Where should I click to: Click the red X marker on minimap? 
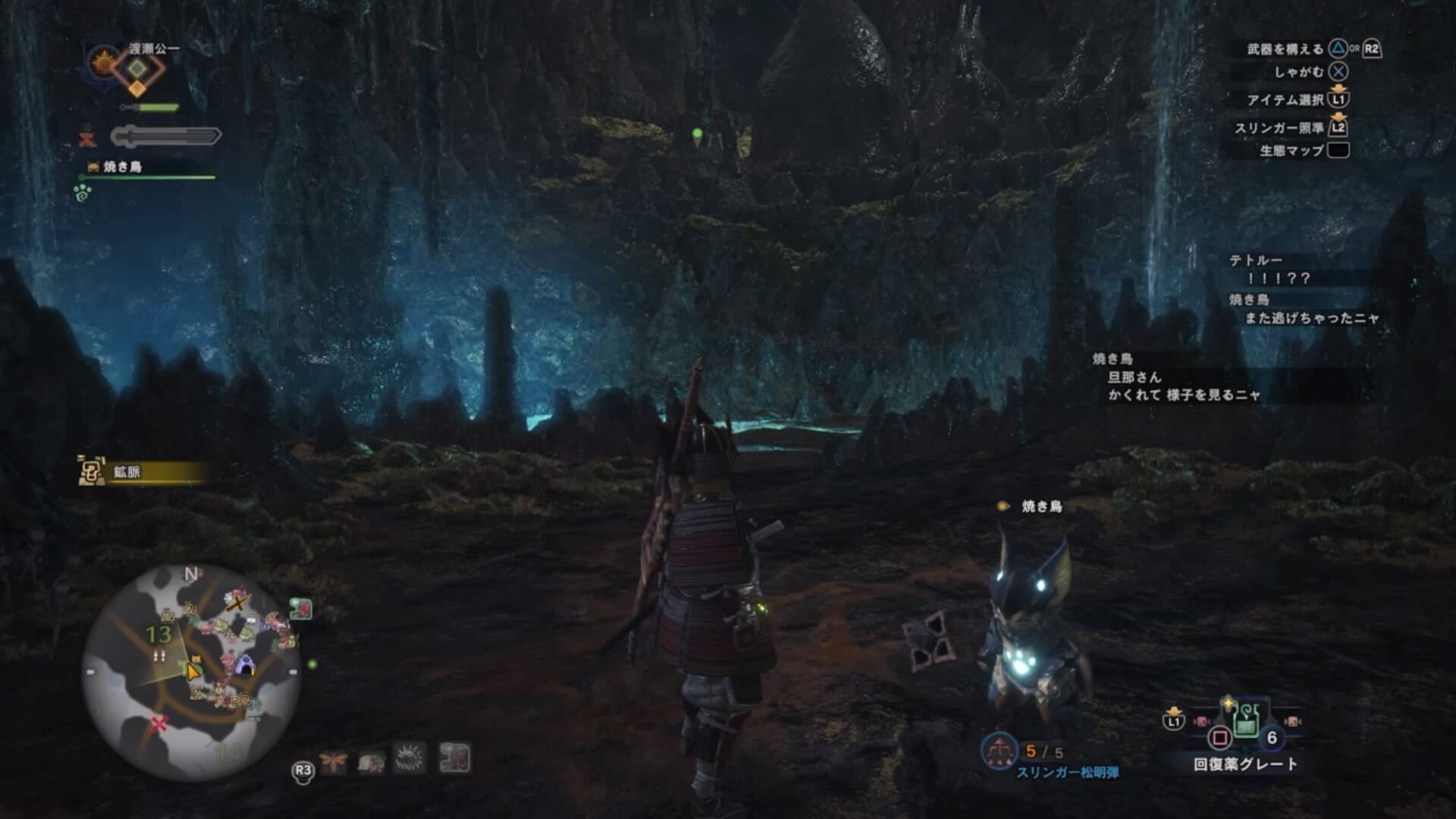[x=158, y=723]
